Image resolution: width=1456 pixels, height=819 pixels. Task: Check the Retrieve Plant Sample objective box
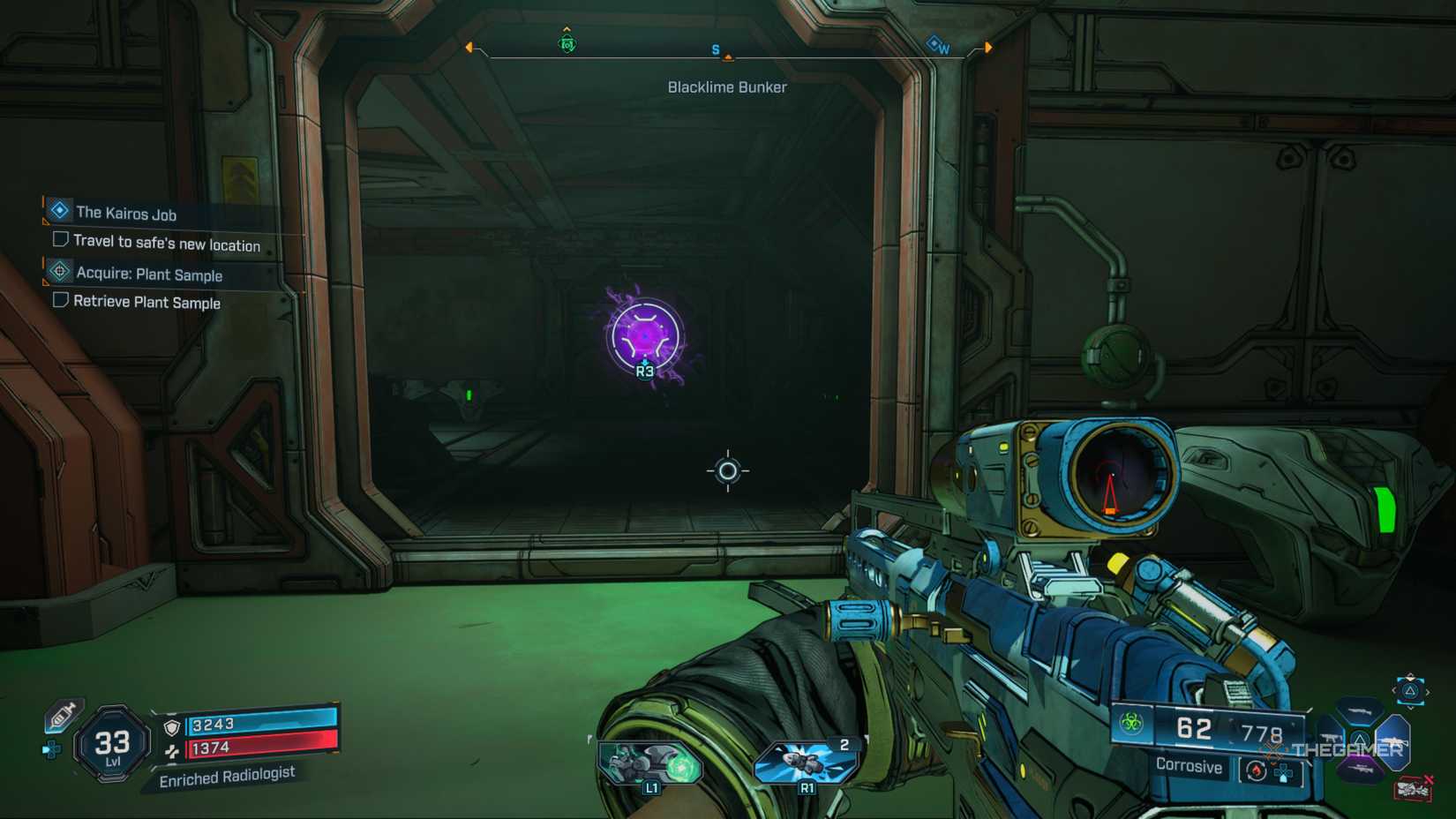point(61,300)
